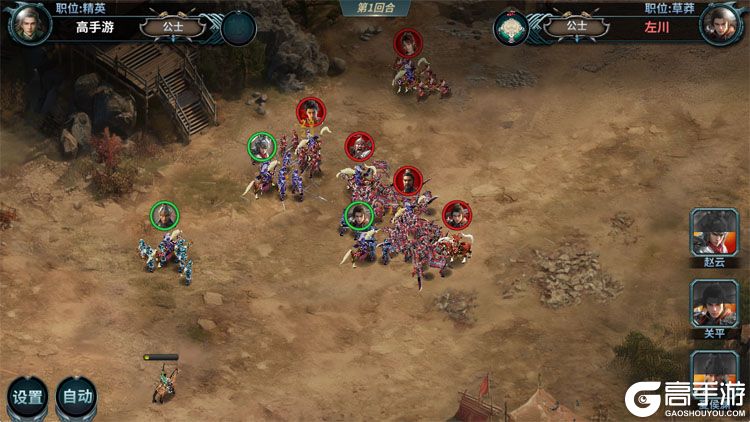The width and height of the screenshot is (750, 422).
Task: Click the 高手游 player avatar portrait
Action: (29, 24)
